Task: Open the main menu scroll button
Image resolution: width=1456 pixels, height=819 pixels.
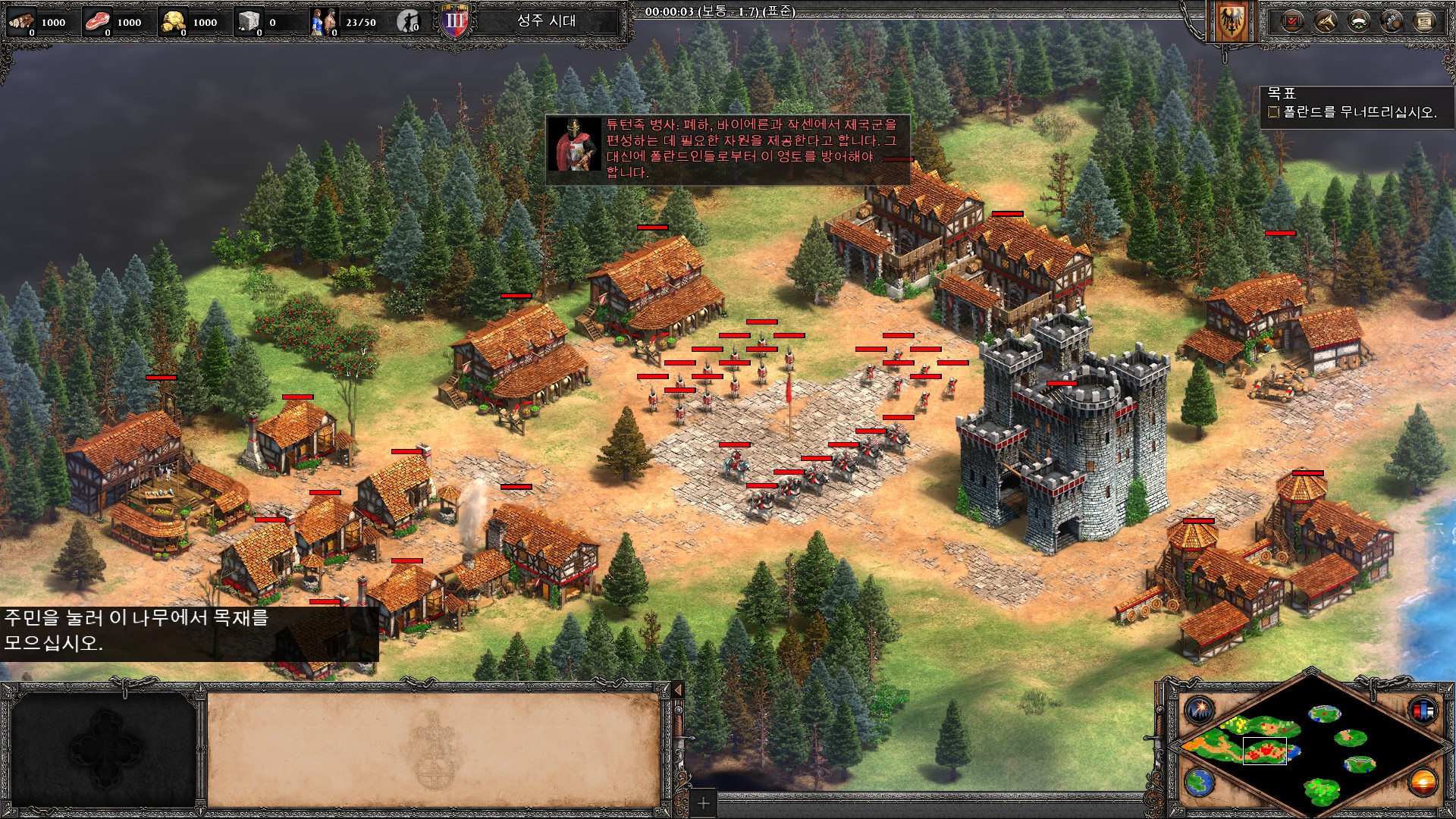Action: [1425, 21]
